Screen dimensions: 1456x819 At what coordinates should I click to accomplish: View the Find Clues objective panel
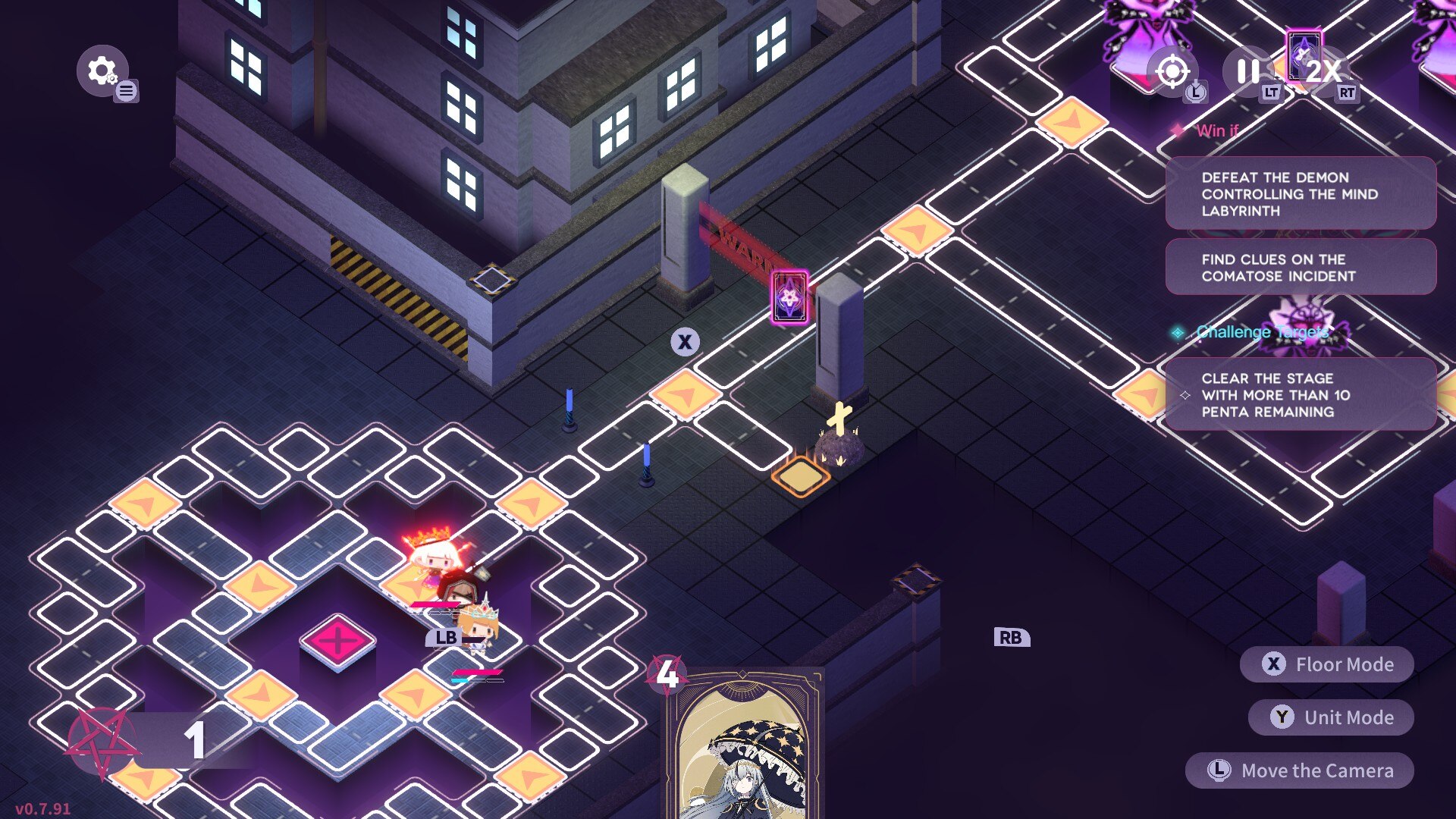coord(1301,268)
